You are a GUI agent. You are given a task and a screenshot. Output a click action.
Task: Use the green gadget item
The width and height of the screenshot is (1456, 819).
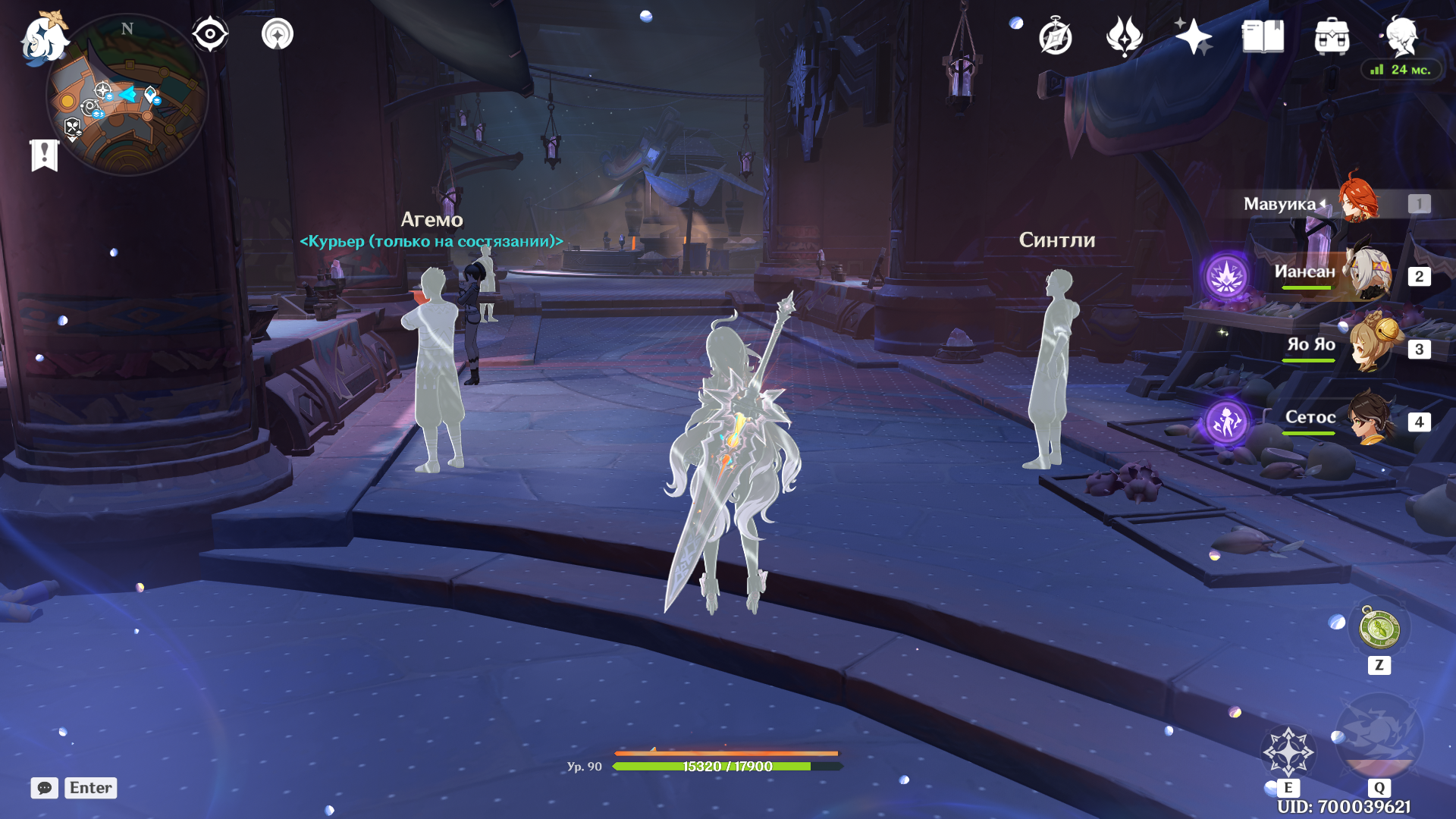(1379, 629)
